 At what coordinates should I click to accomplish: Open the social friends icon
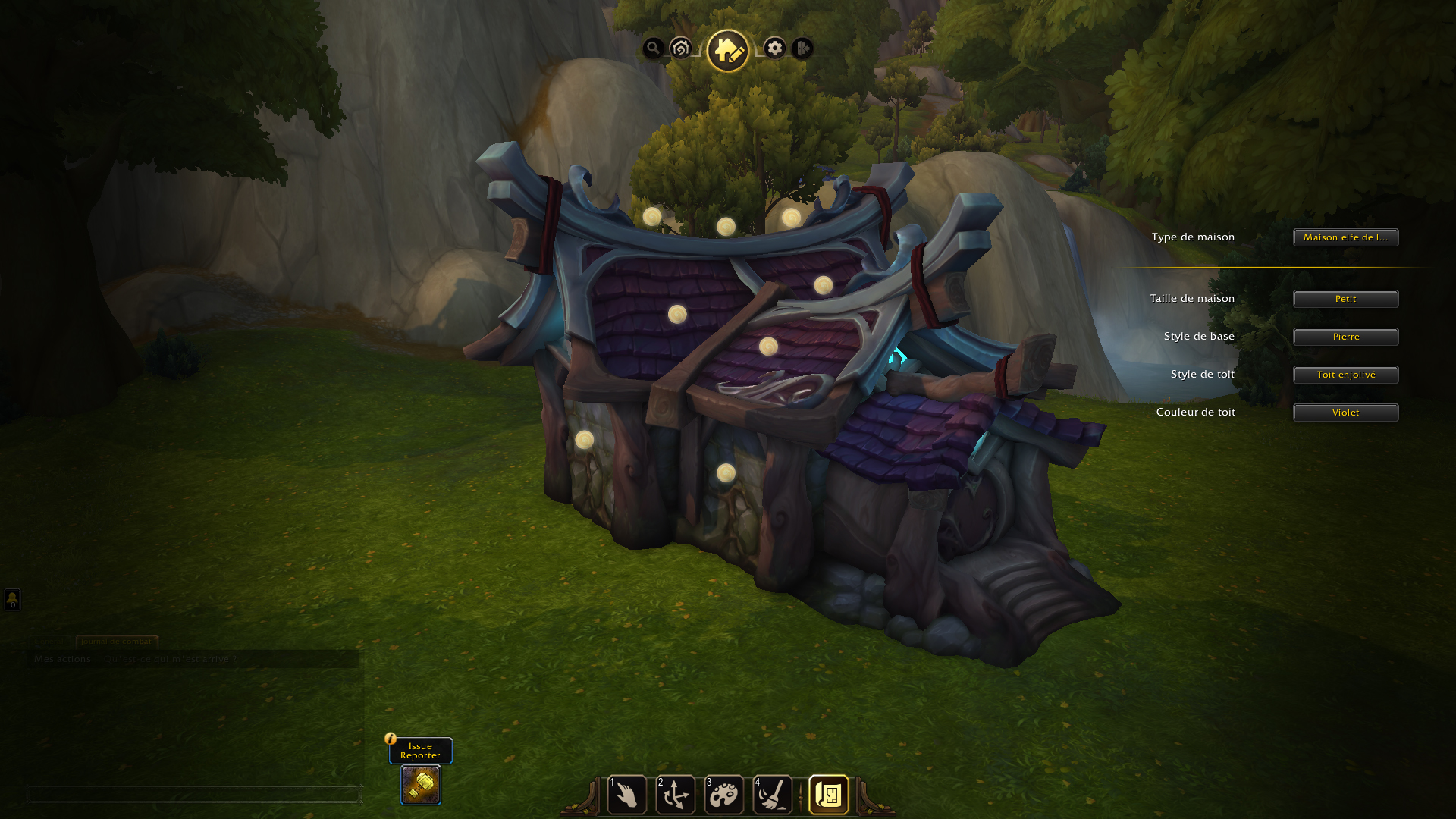click(12, 600)
